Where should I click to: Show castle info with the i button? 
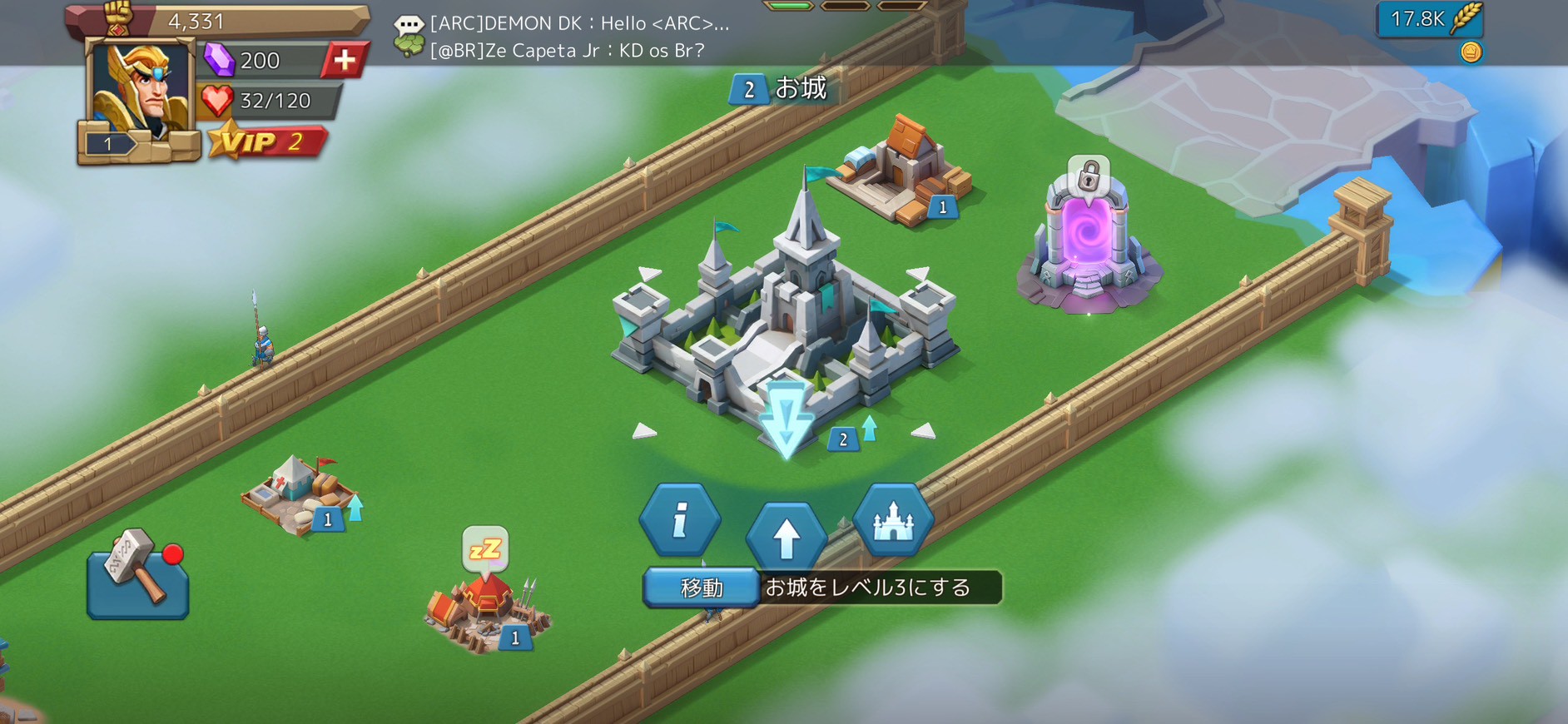coord(680,520)
